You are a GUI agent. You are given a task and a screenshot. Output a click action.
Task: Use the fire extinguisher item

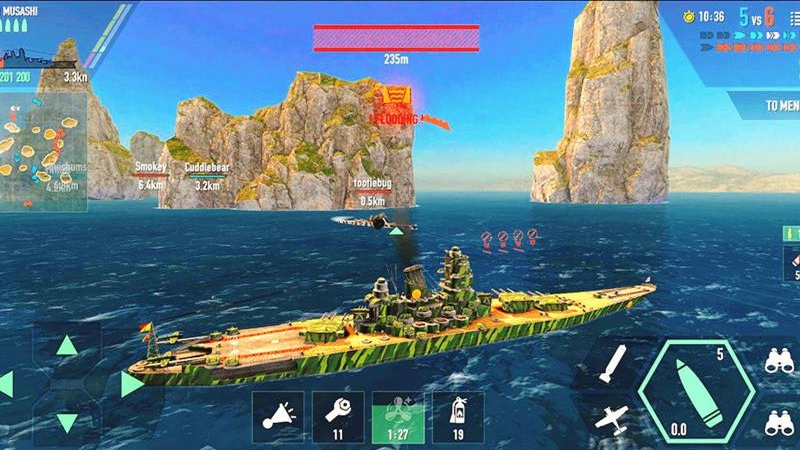pos(458,416)
